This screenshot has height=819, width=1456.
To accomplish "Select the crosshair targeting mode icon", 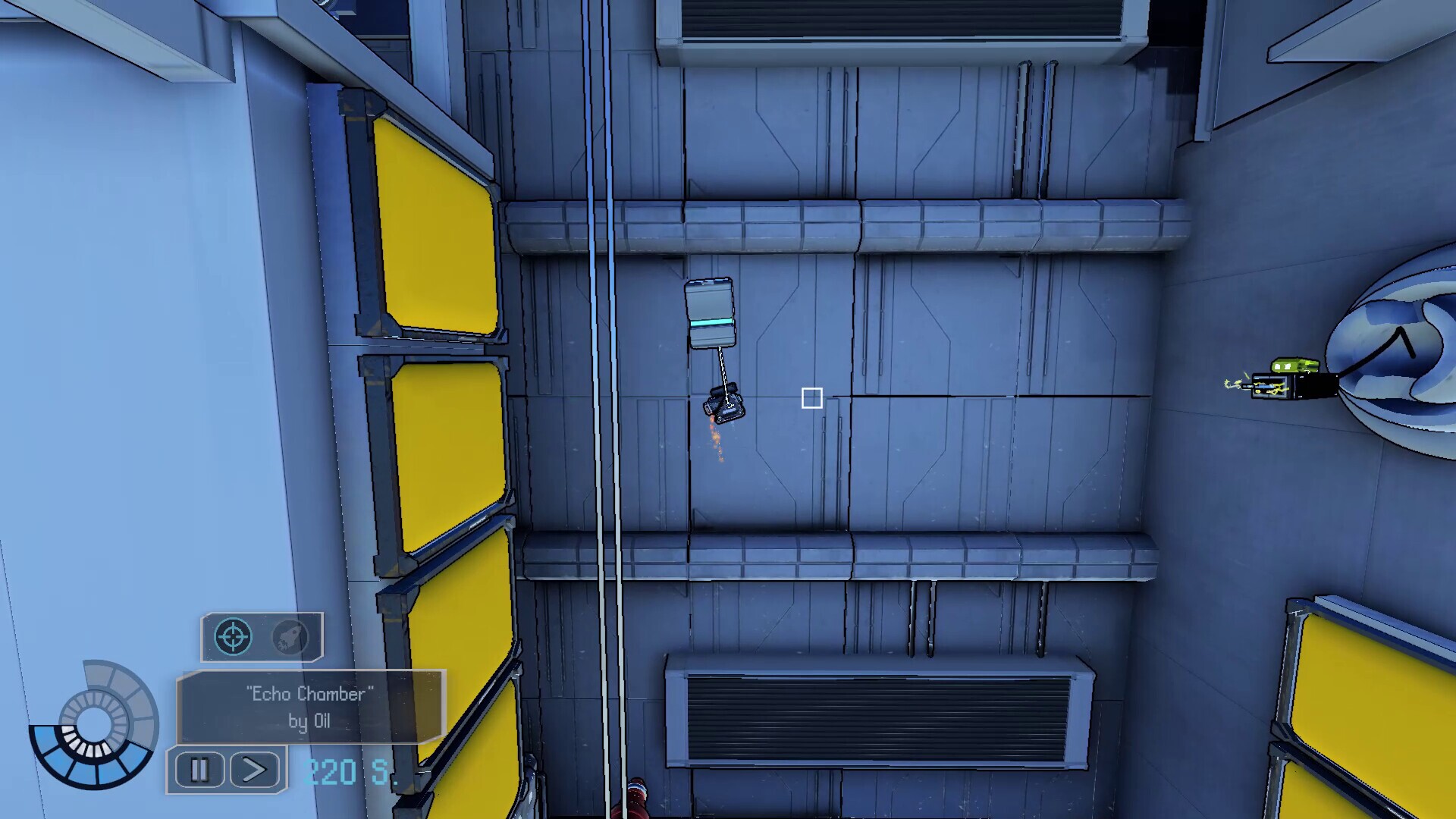I will tap(233, 636).
